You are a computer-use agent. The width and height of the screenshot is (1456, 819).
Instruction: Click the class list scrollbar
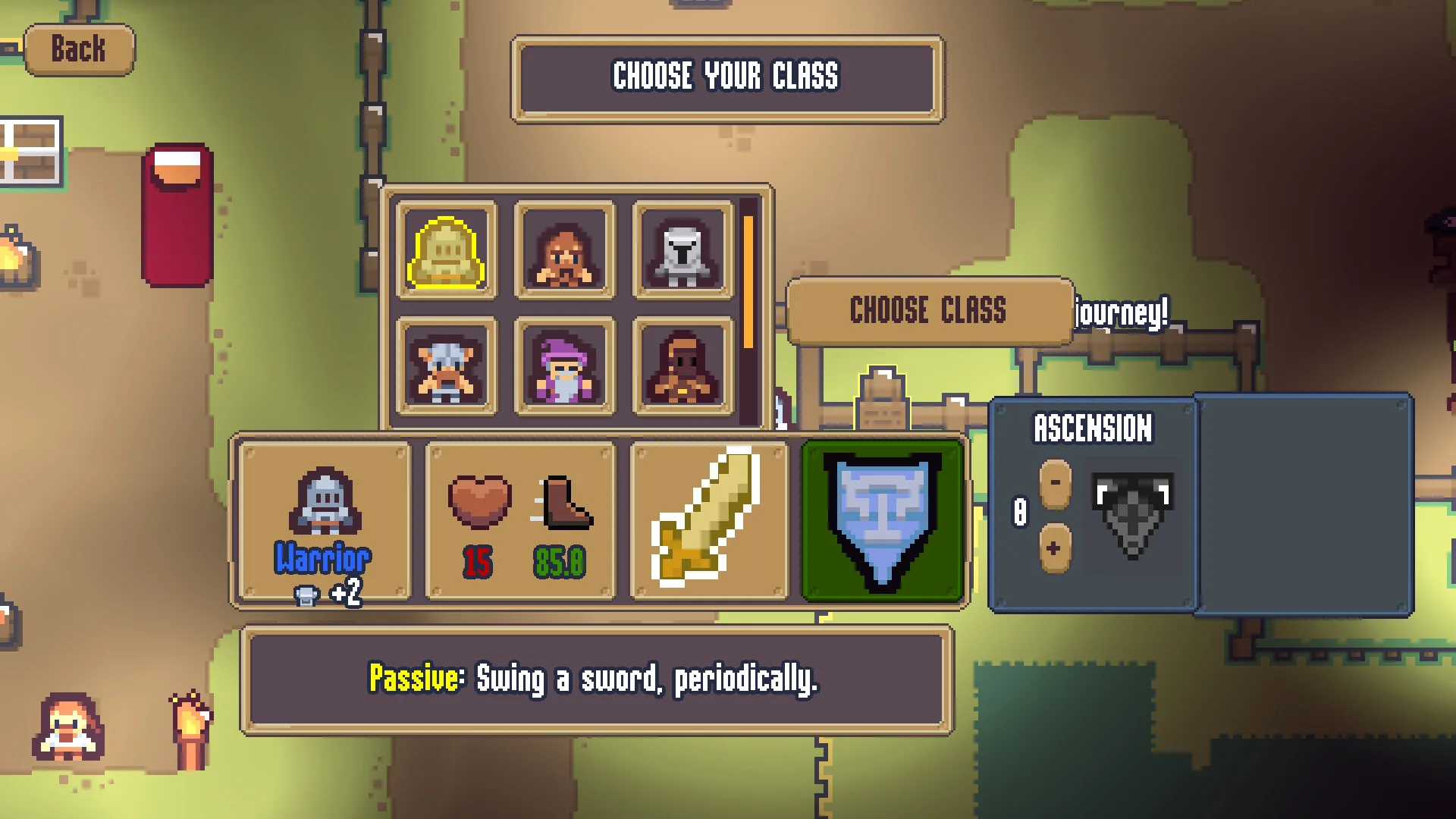[x=748, y=282]
